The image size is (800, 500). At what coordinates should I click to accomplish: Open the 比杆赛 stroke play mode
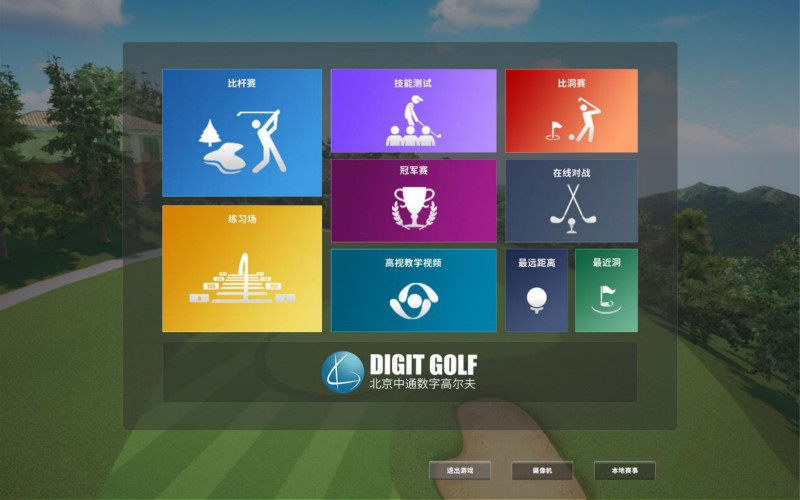pos(242,132)
